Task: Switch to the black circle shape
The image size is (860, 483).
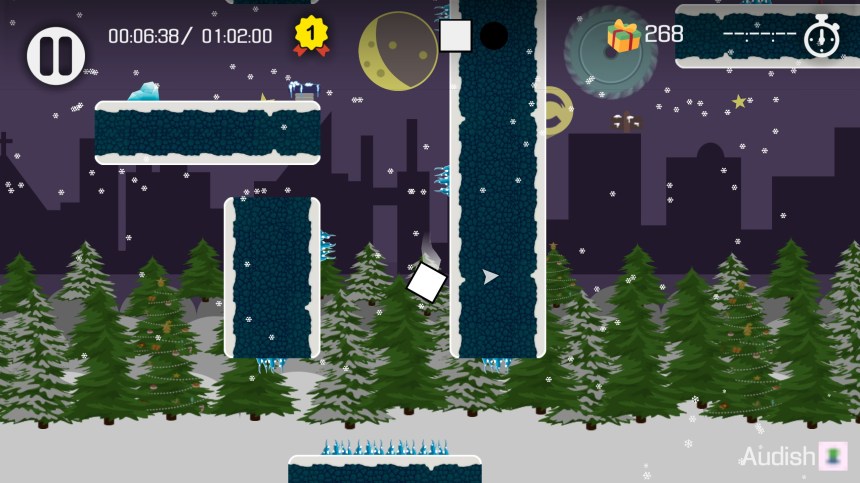Action: [x=494, y=36]
